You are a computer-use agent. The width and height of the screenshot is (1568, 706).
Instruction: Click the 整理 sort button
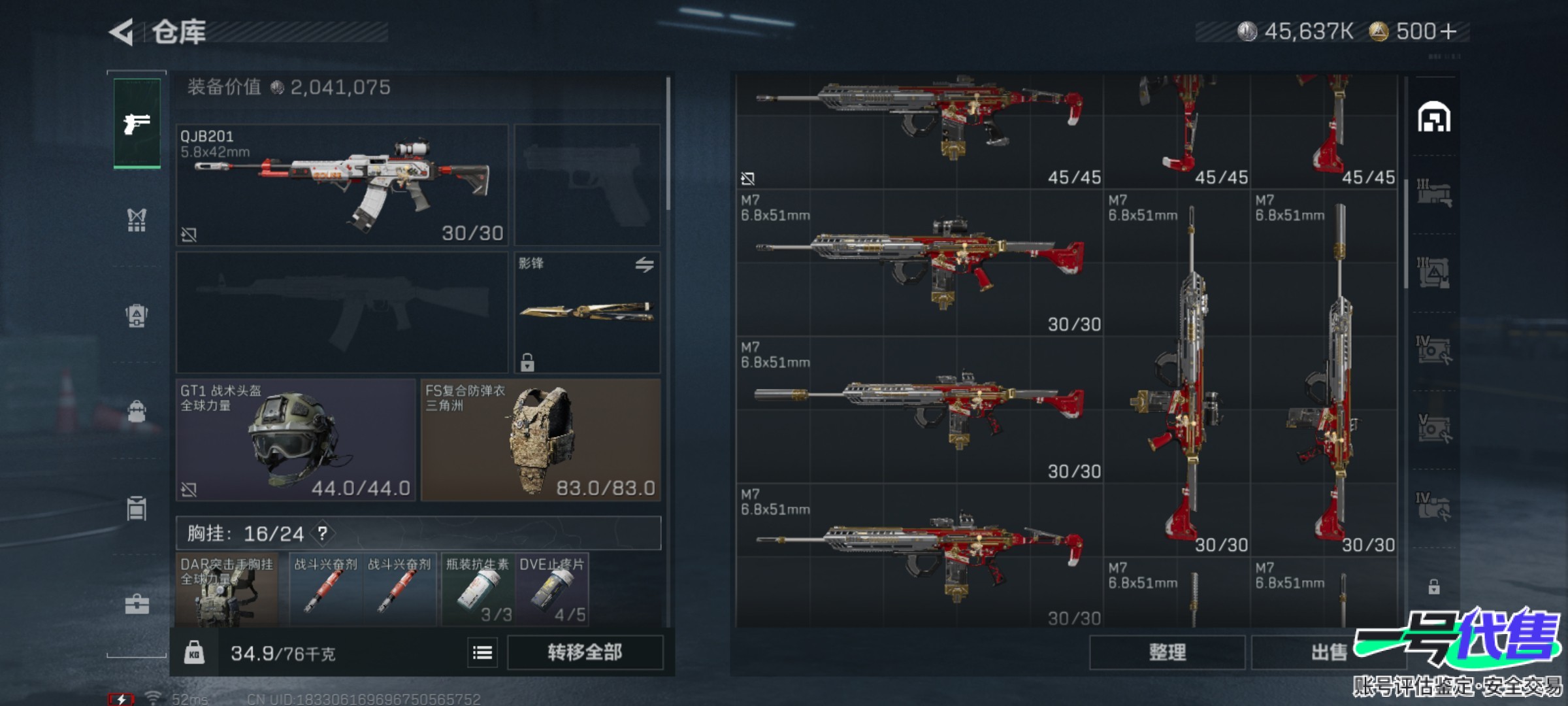pos(1167,652)
